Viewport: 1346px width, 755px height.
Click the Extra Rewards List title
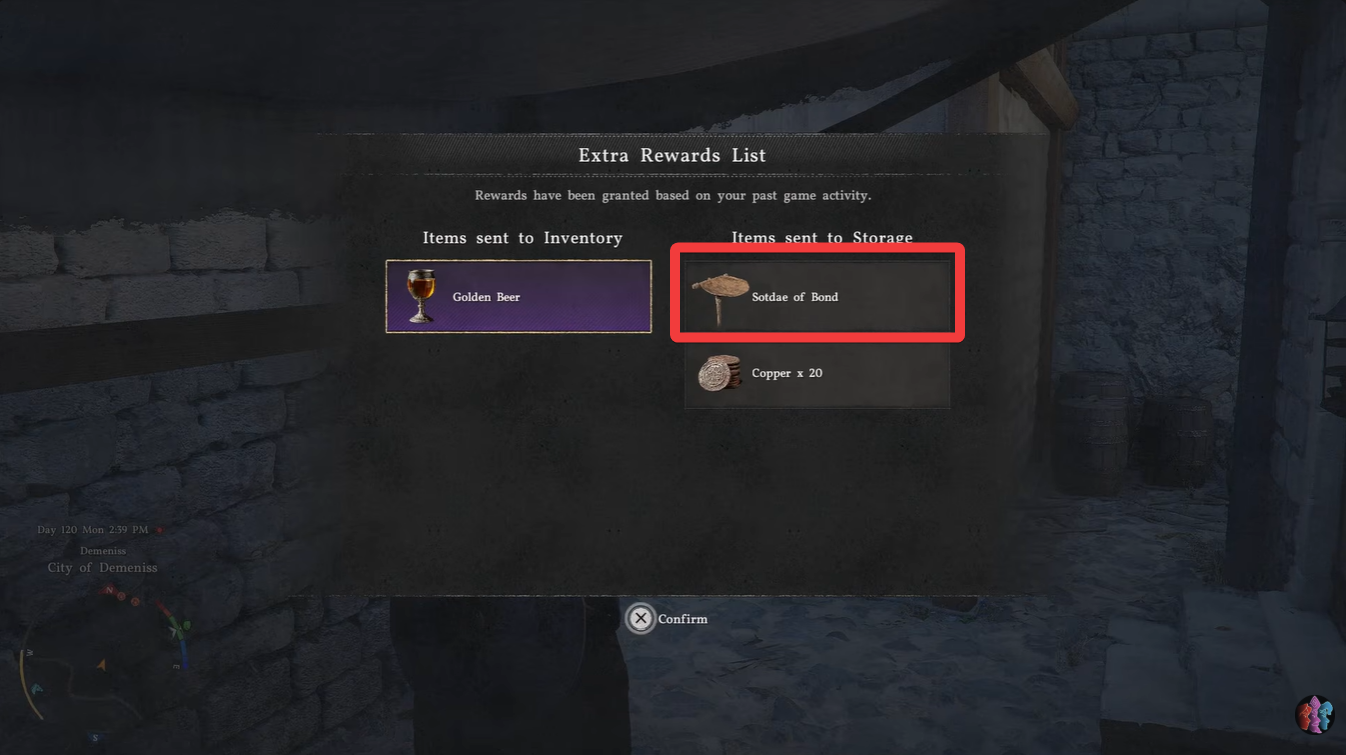[672, 155]
